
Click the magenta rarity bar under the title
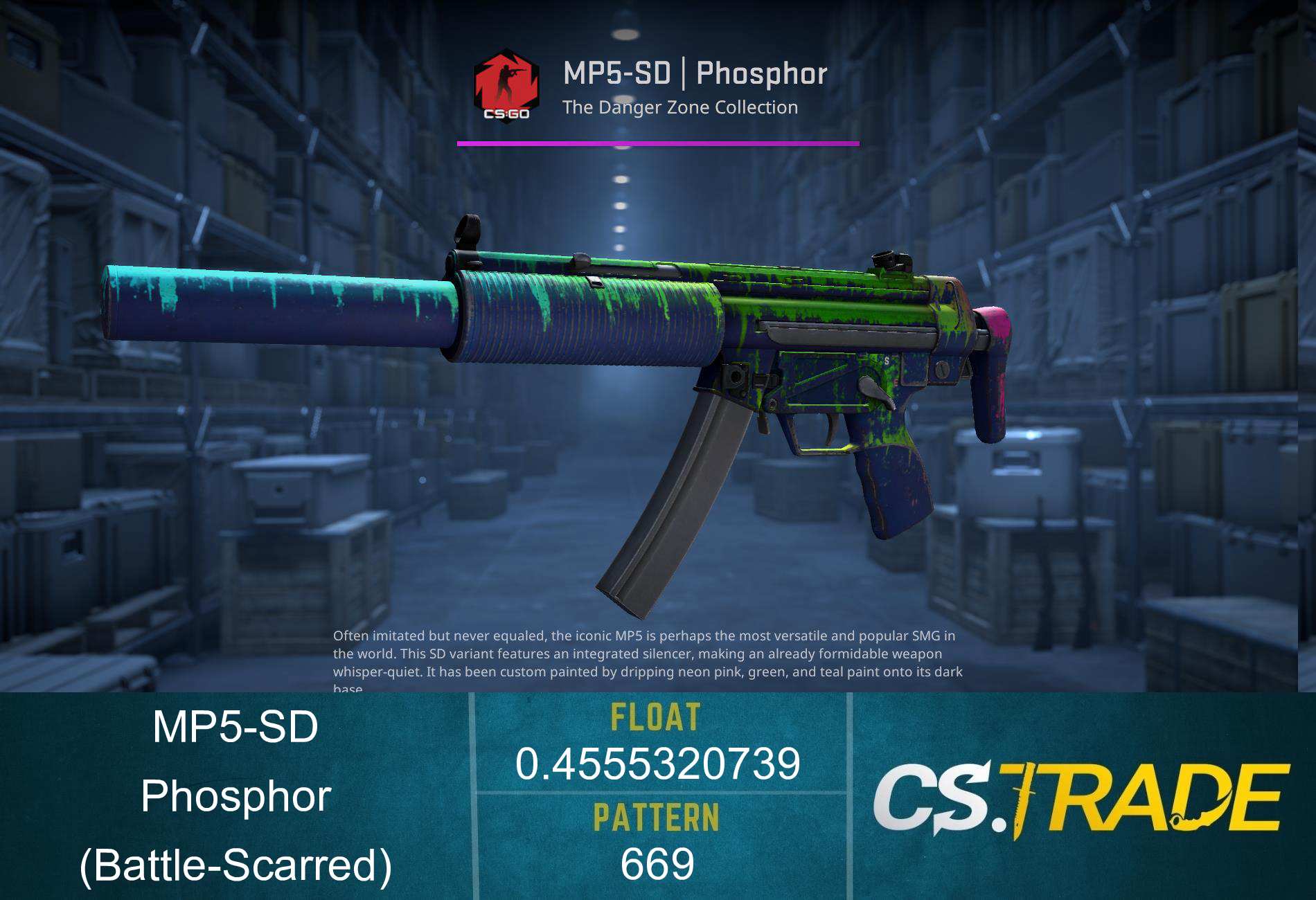(658, 143)
